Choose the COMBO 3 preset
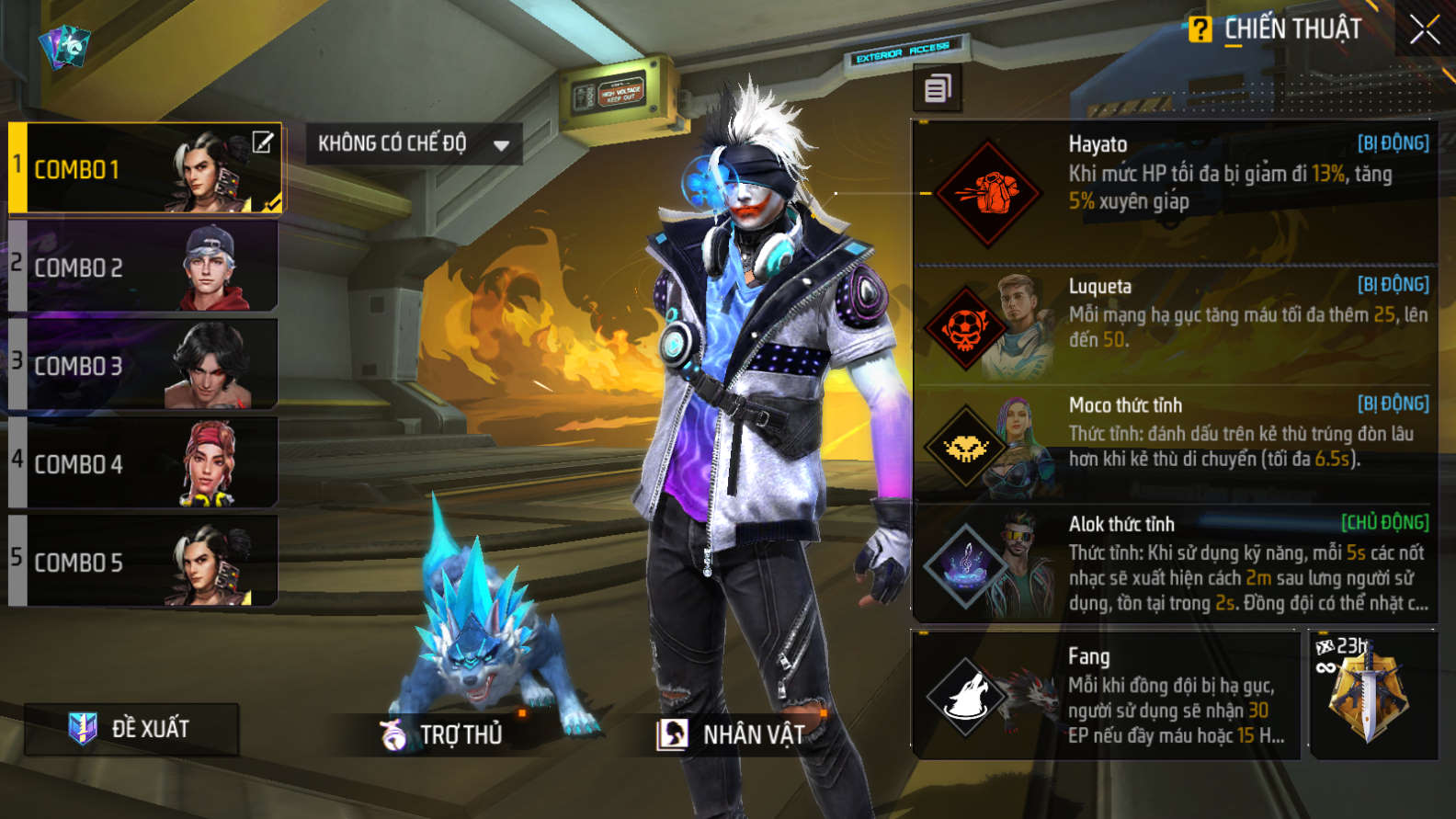 point(142,366)
